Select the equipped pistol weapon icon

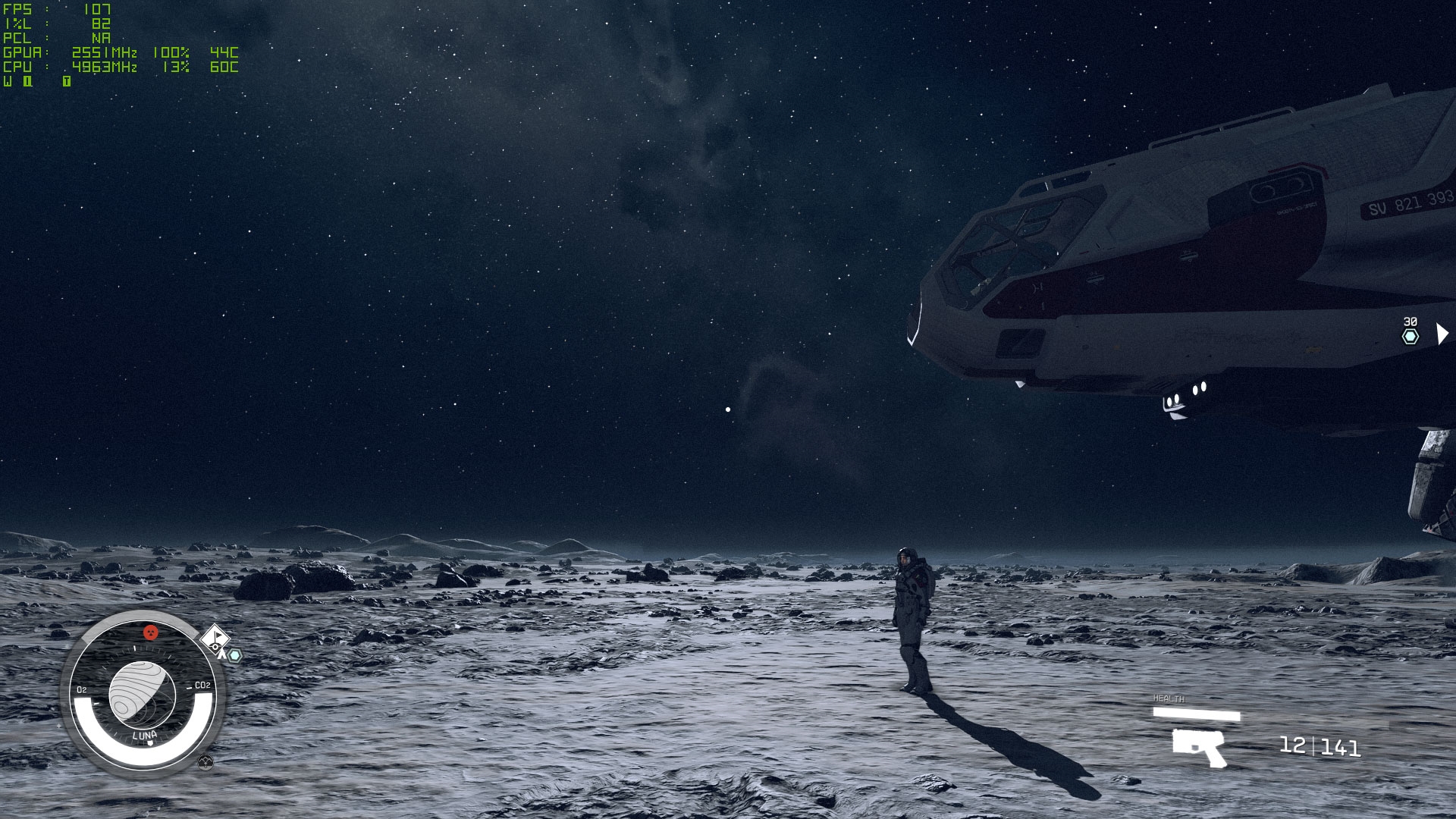1199,746
